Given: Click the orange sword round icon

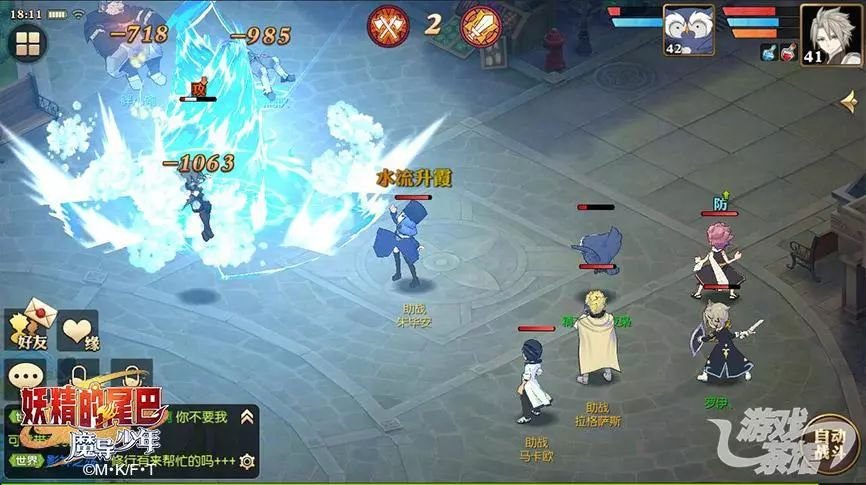Looking at the screenshot, I should pos(482,26).
